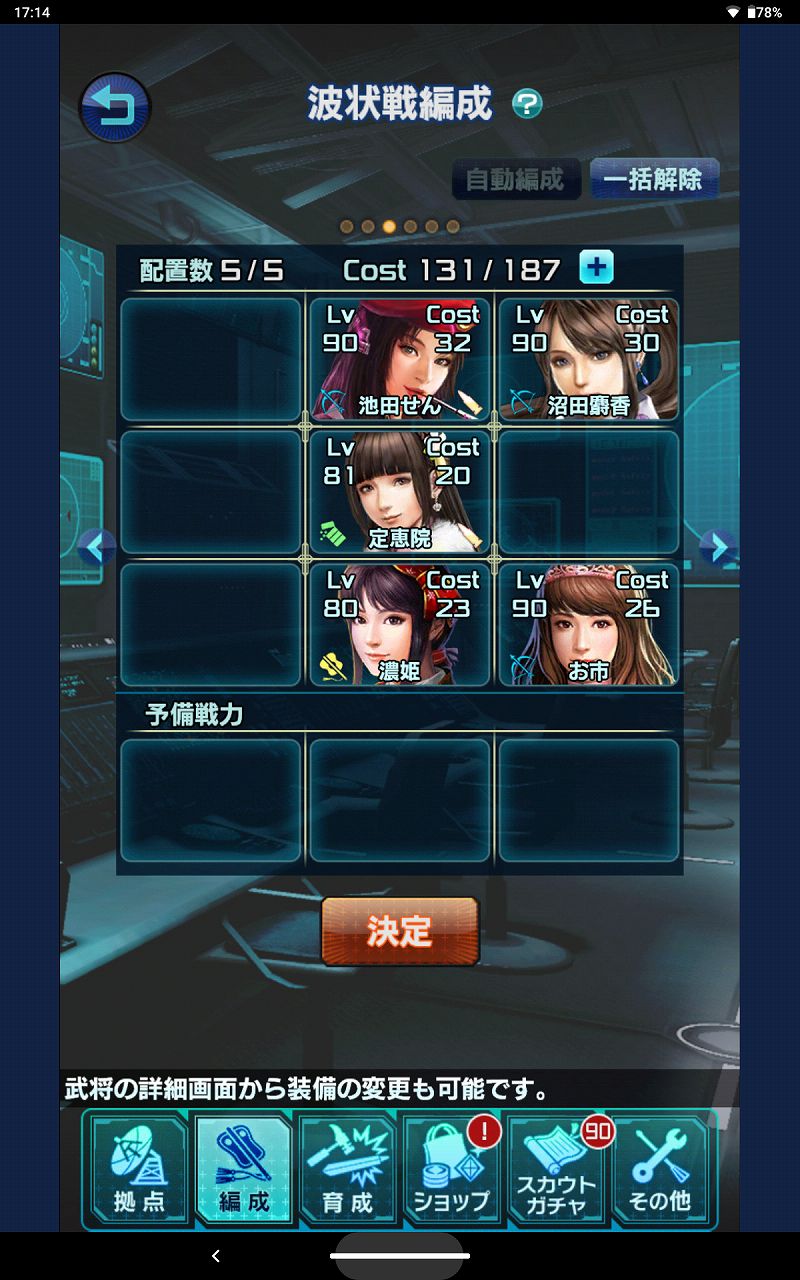Select the 濃姫 unit card
The width and height of the screenshot is (800, 1280).
(400, 625)
